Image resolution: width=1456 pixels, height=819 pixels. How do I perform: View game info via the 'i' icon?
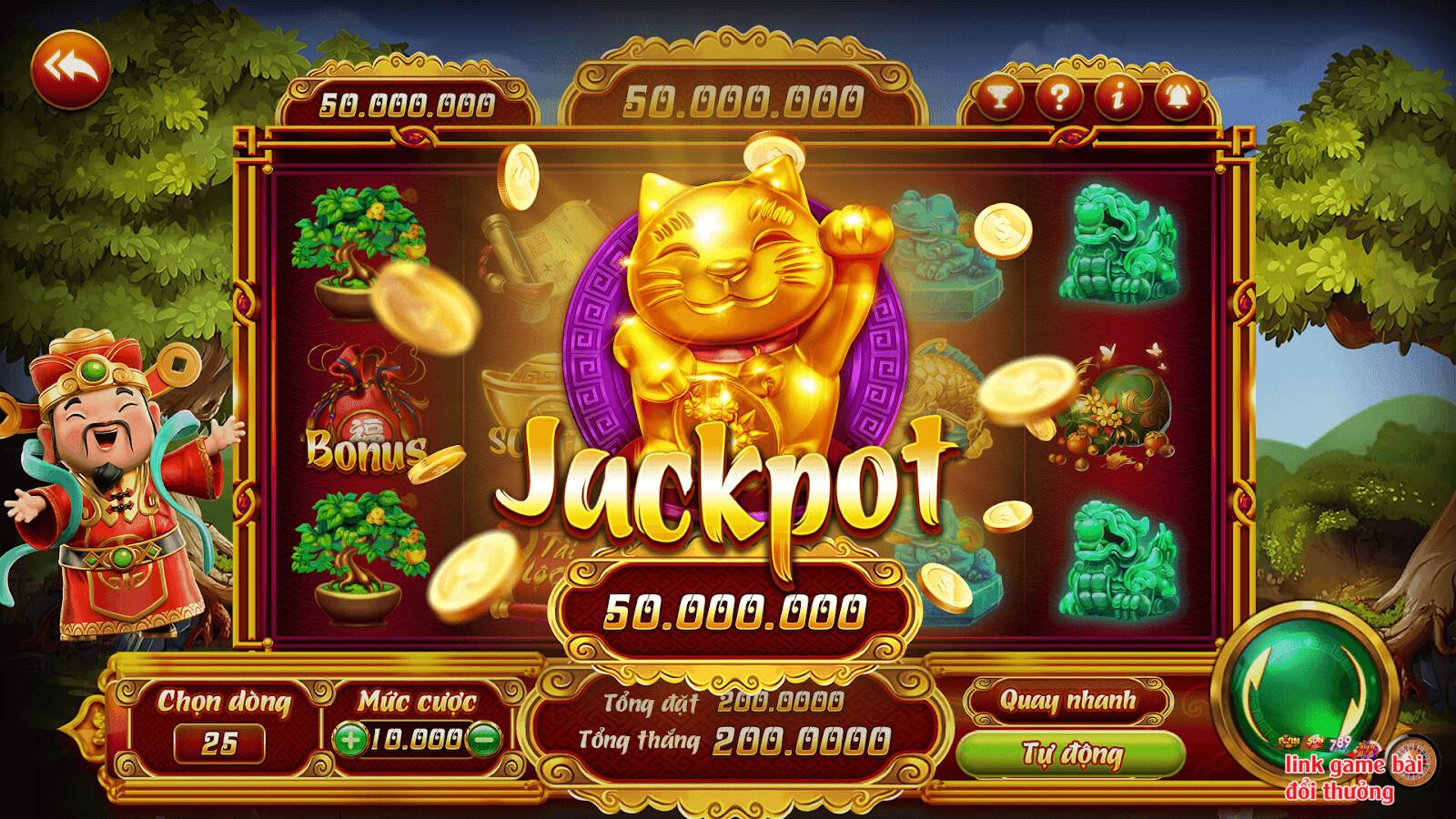click(1117, 100)
